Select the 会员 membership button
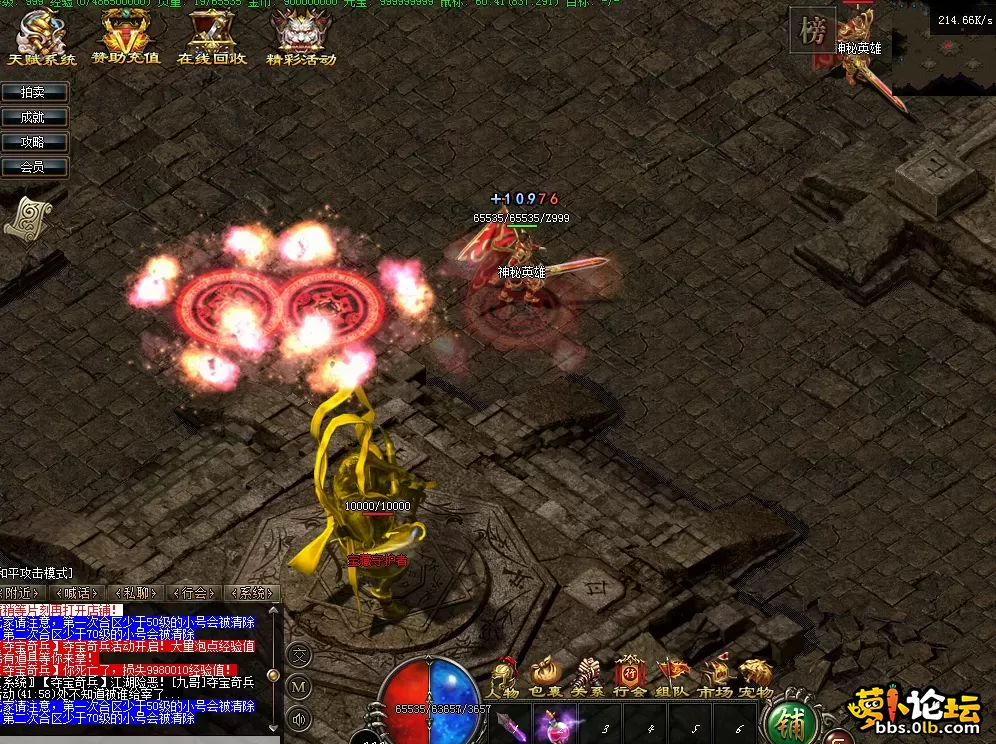This screenshot has height=744, width=996. (34, 167)
